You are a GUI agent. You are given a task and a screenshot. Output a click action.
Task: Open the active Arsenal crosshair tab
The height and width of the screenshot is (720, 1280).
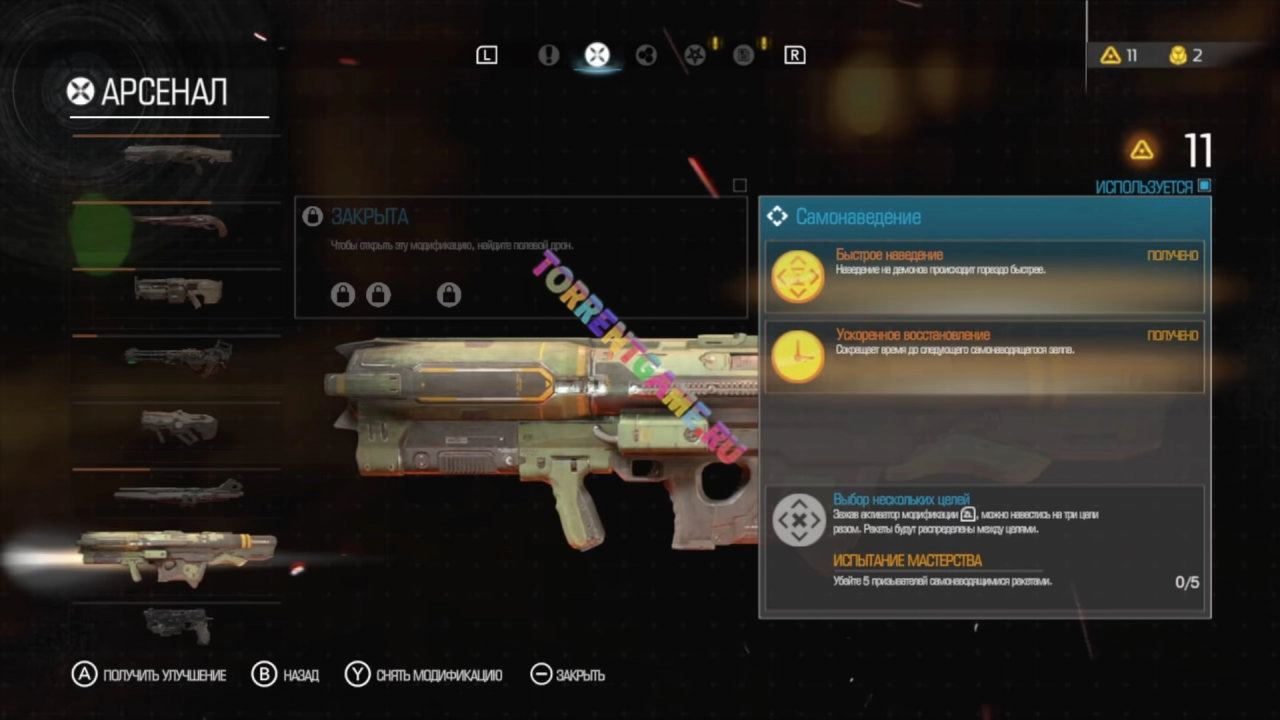[x=597, y=55]
